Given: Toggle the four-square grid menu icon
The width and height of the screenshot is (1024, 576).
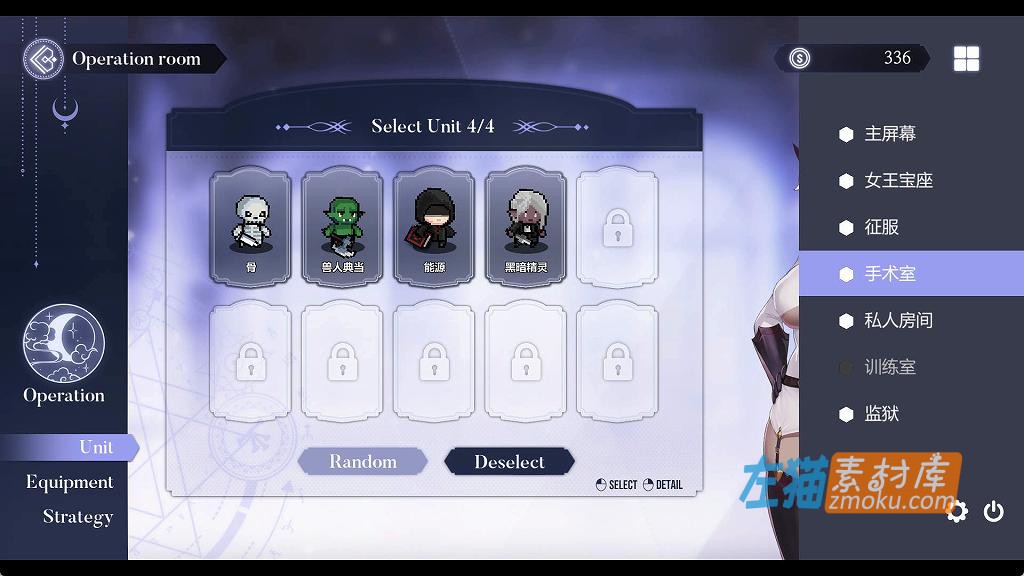Looking at the screenshot, I should (966, 59).
